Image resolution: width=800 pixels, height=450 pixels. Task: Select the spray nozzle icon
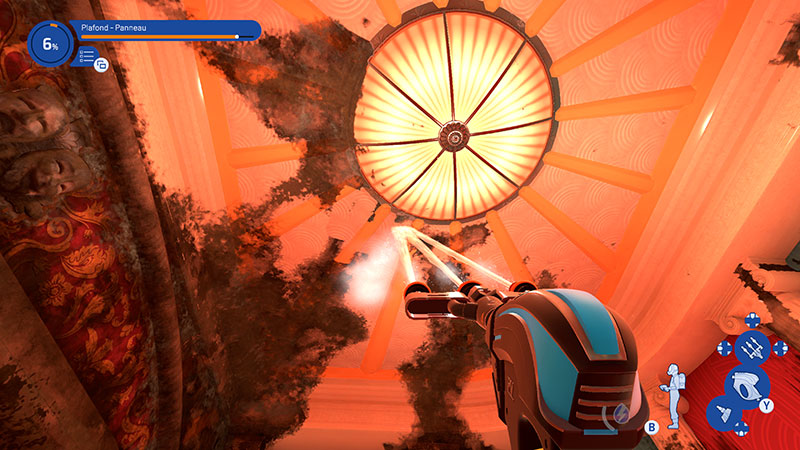coord(724,412)
